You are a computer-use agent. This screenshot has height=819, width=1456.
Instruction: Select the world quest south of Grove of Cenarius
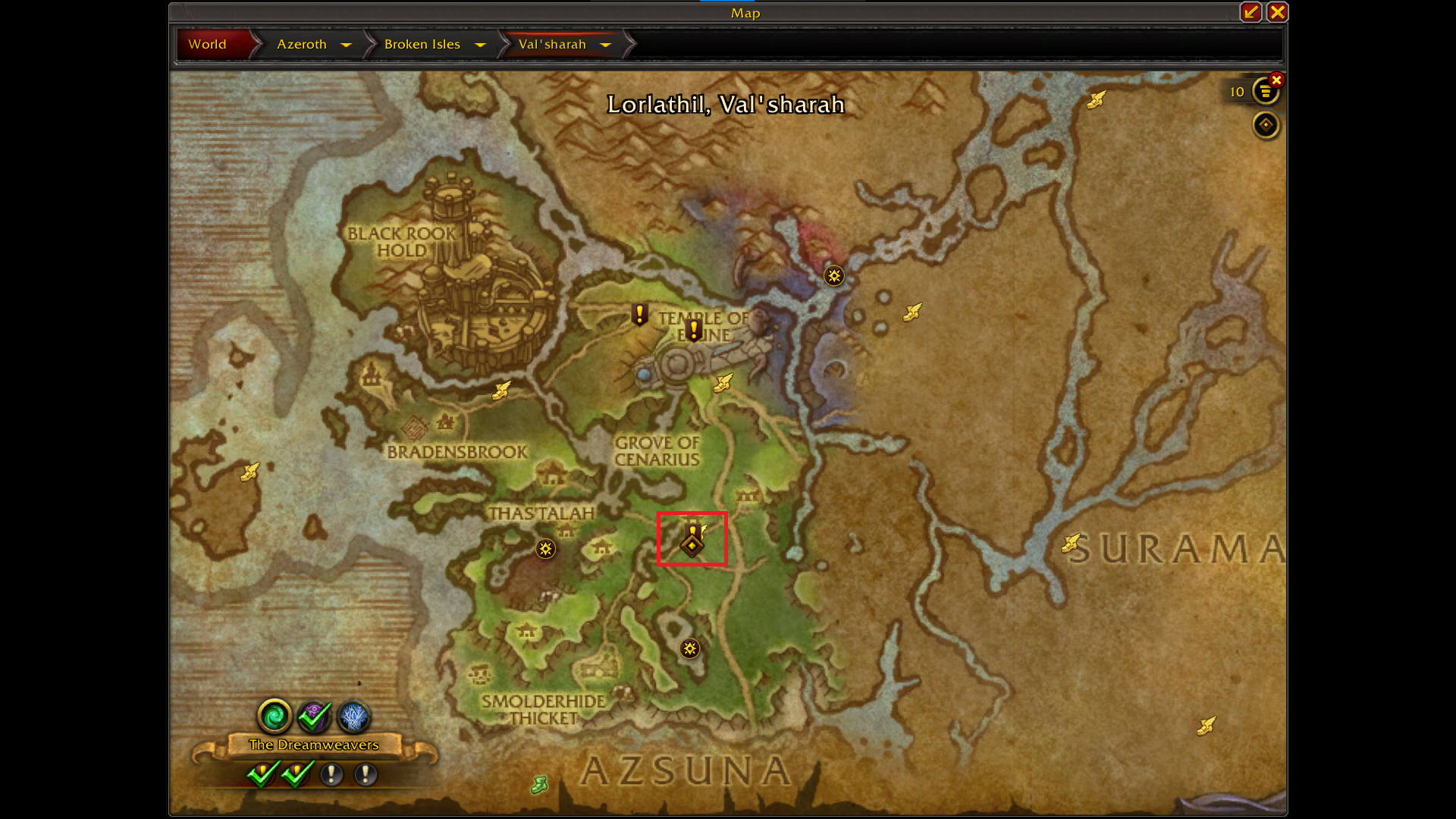point(689,648)
